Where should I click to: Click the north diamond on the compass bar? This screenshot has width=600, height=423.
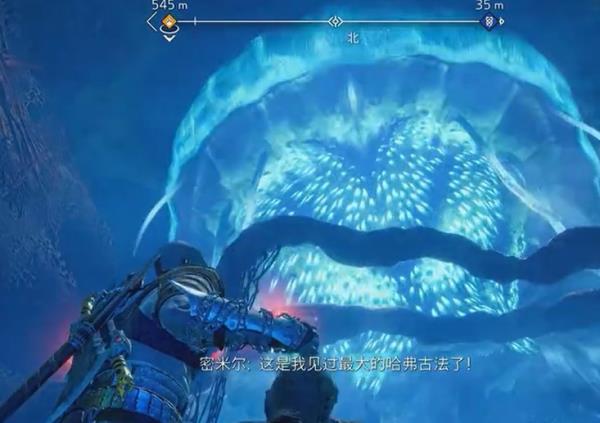(x=336, y=21)
